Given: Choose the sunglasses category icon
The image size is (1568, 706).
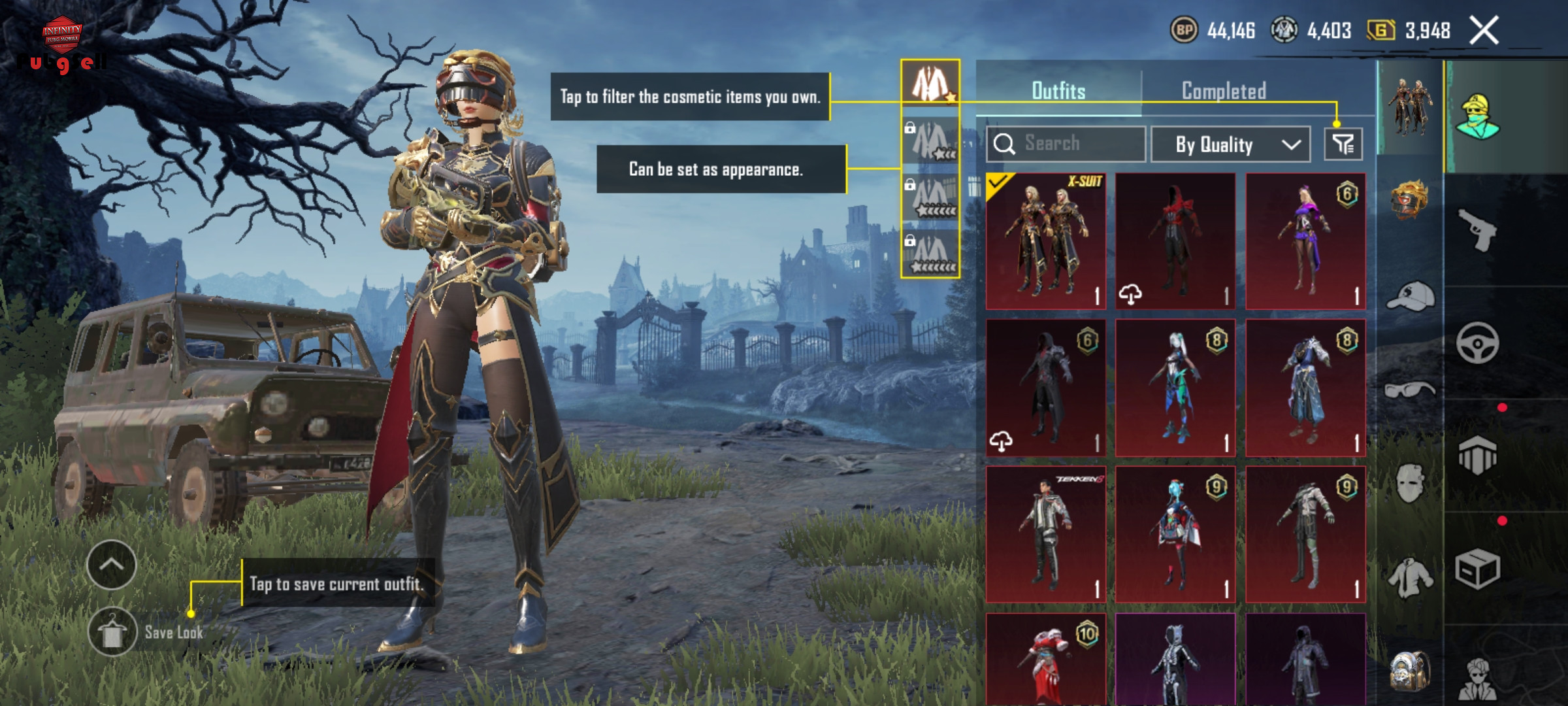Looking at the screenshot, I should click(1410, 390).
